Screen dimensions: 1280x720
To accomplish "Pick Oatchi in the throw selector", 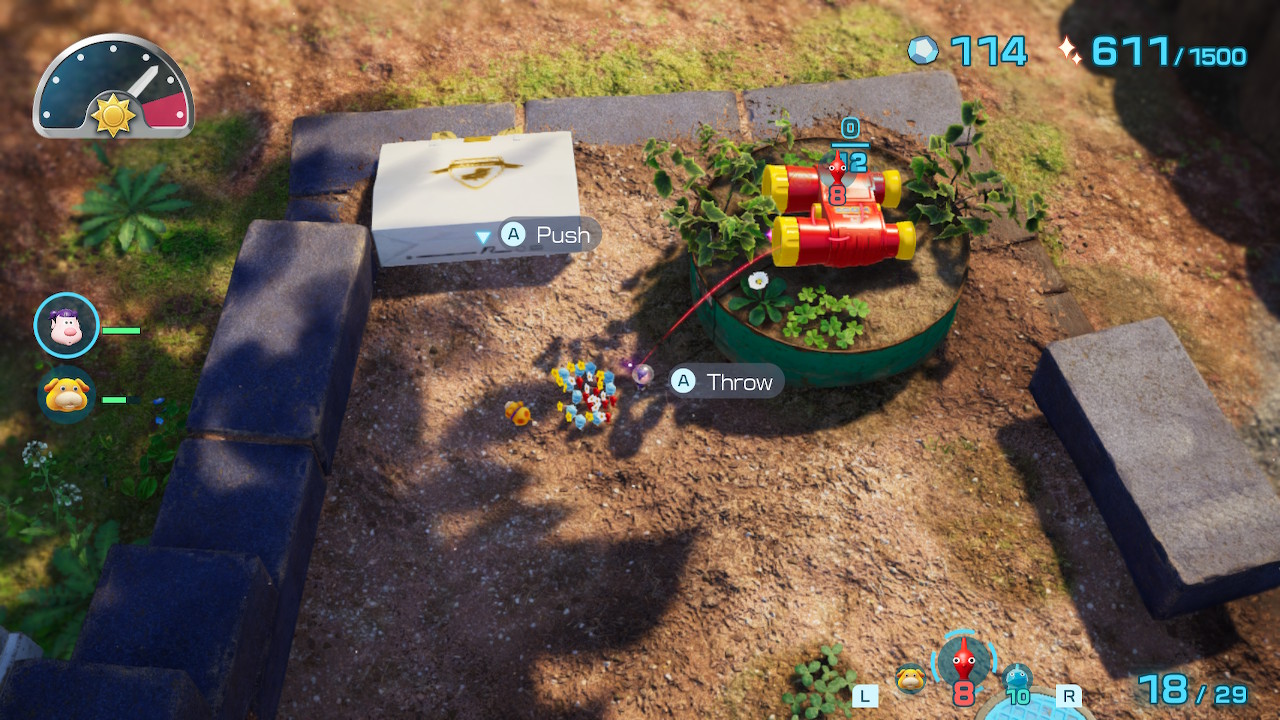I will click(910, 678).
